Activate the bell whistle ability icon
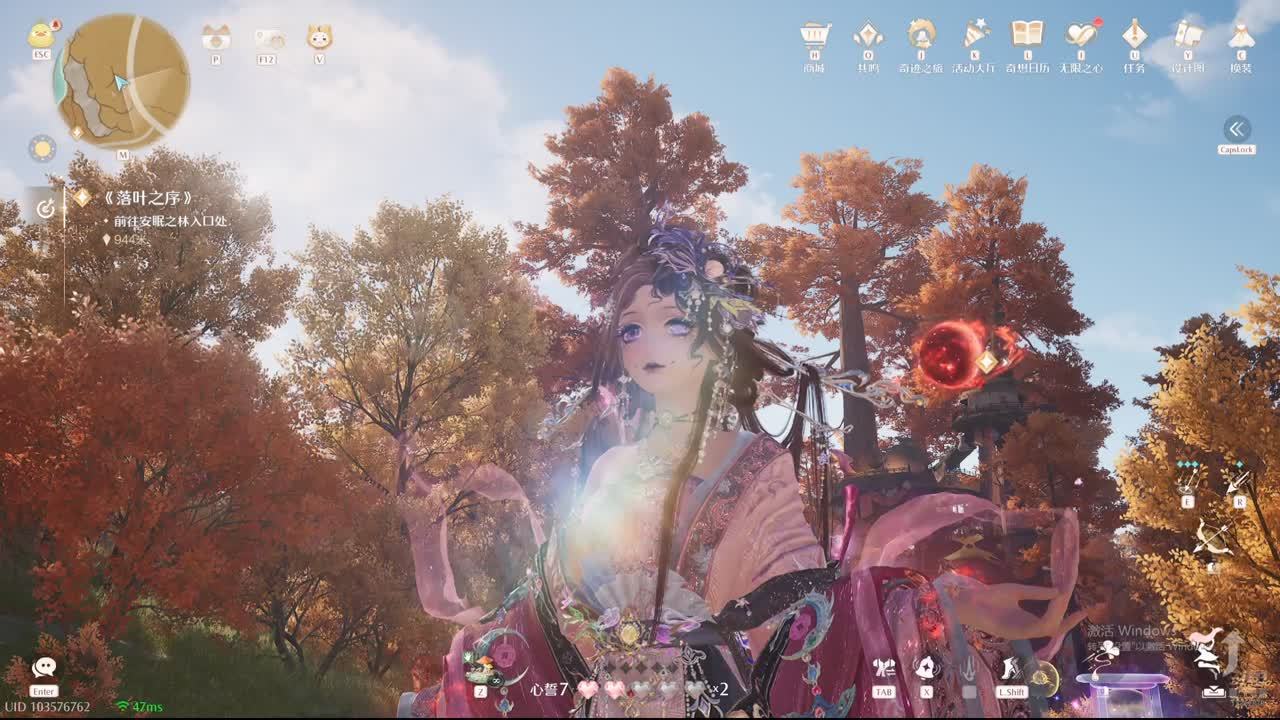 926,668
